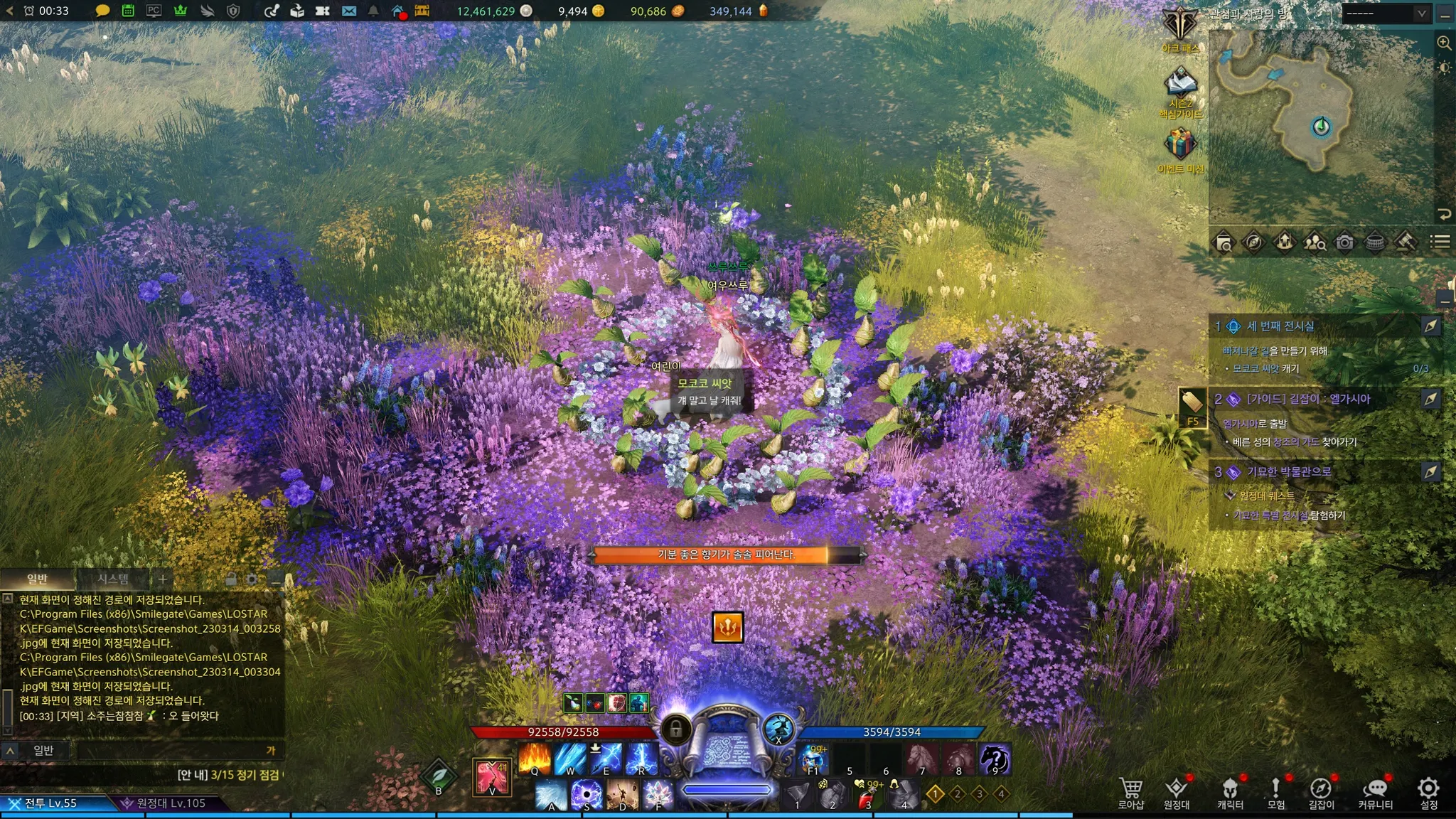
Task: Switch to the 시스템 chat tab
Action: pyautogui.click(x=113, y=579)
